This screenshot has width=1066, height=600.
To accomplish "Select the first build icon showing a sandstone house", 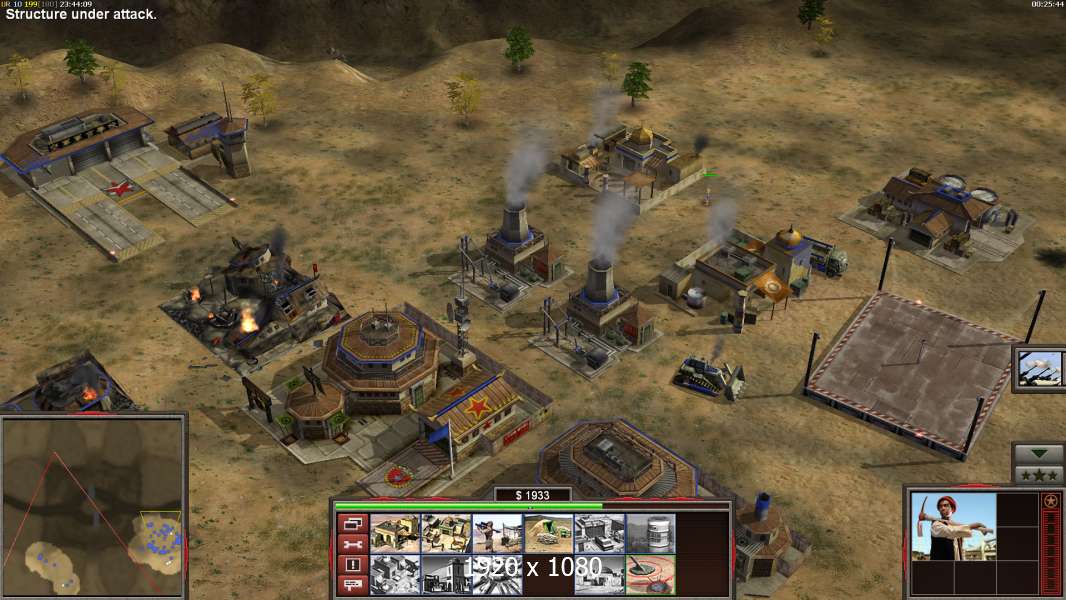I will [394, 533].
